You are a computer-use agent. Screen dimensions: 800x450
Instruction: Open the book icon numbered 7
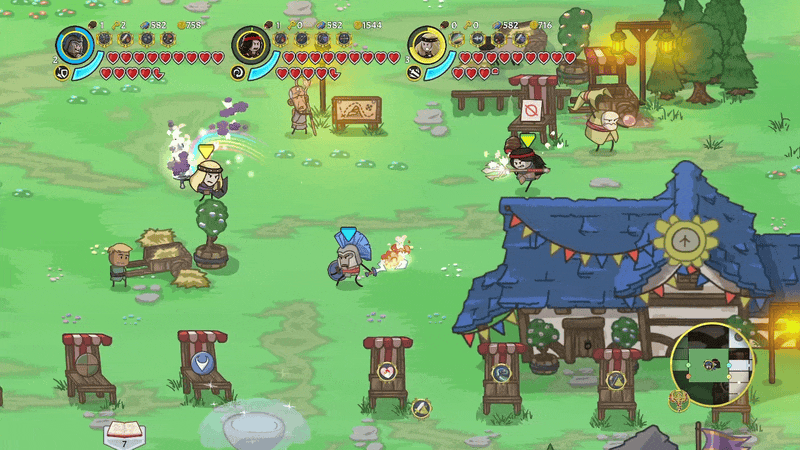tap(125, 434)
